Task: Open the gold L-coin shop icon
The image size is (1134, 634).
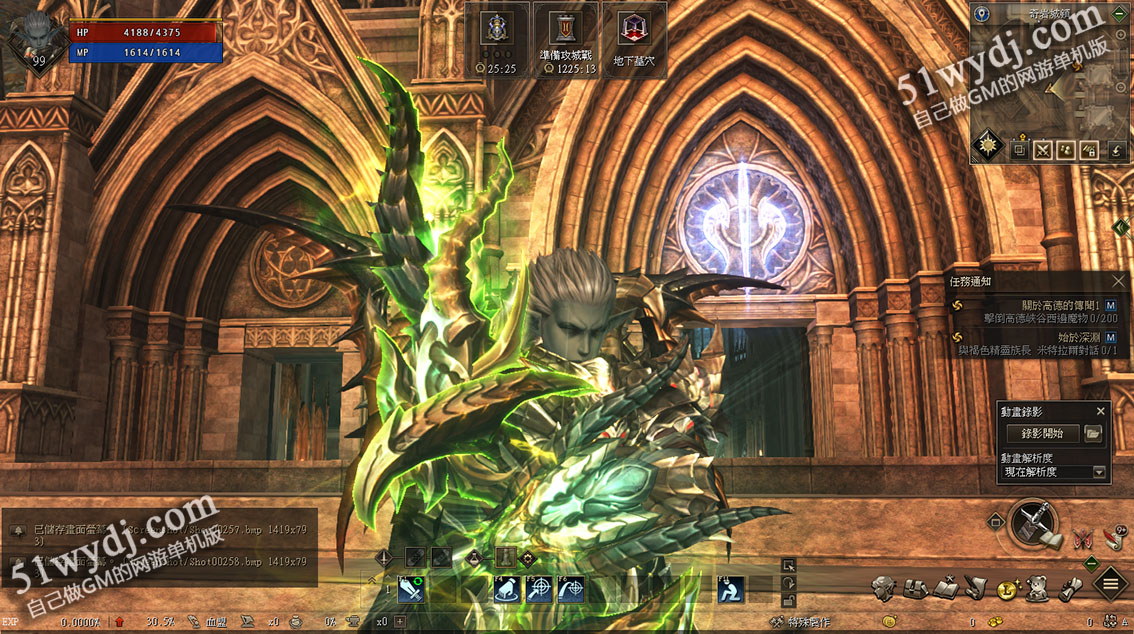Action: point(1007,589)
